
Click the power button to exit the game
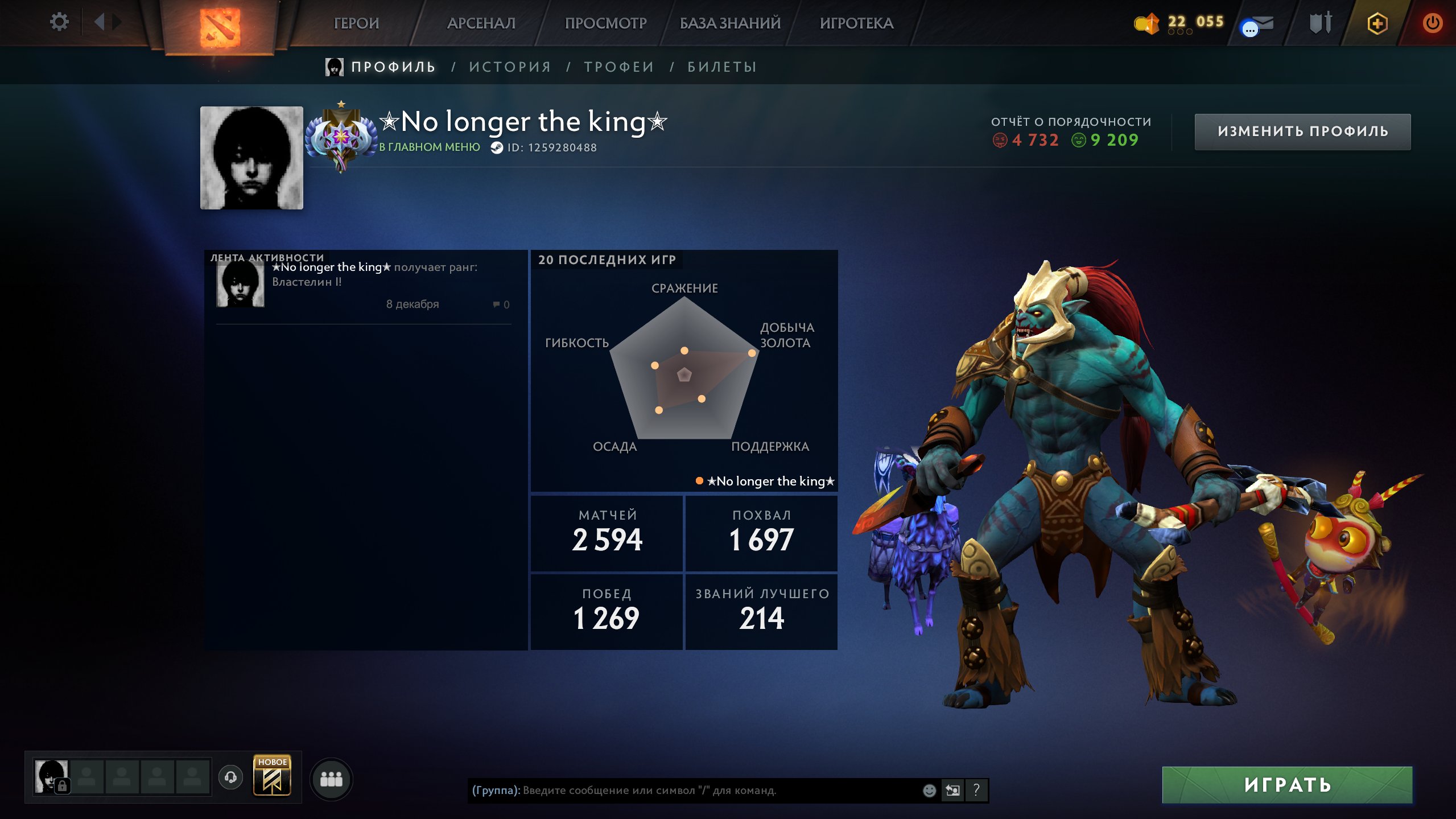[x=1434, y=23]
